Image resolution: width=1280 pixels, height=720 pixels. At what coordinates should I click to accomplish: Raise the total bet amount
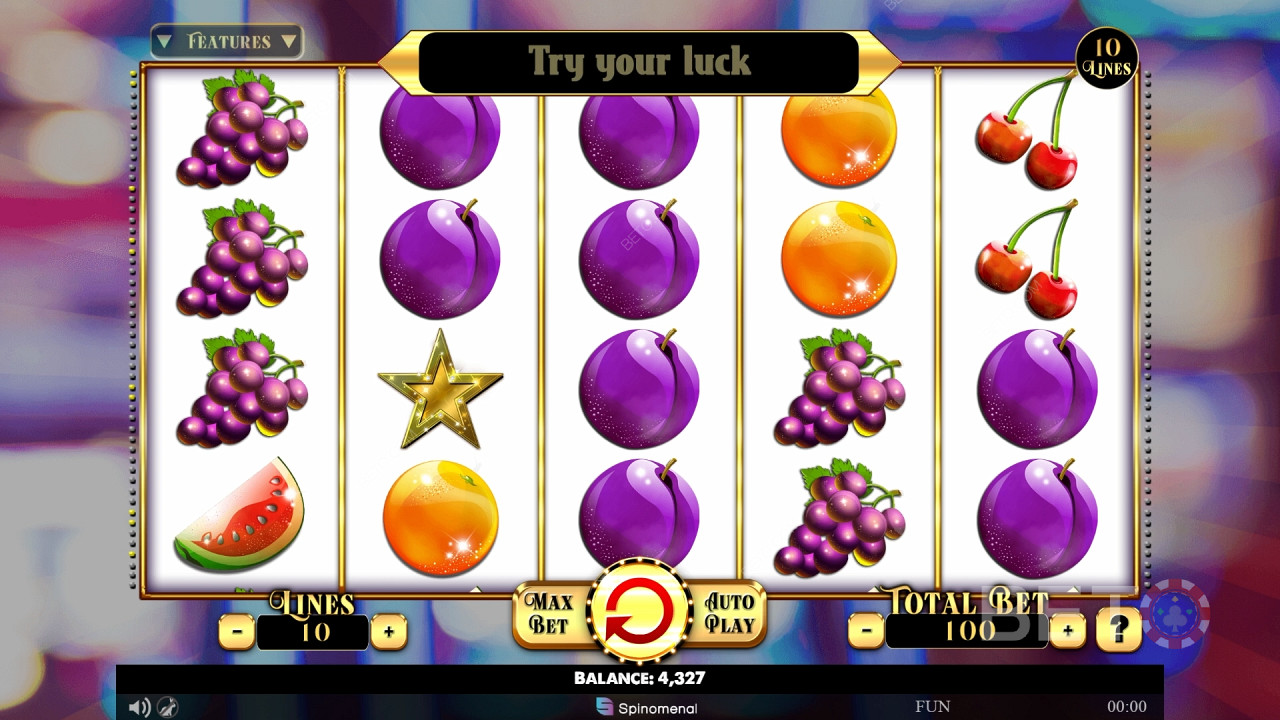[x=1068, y=630]
